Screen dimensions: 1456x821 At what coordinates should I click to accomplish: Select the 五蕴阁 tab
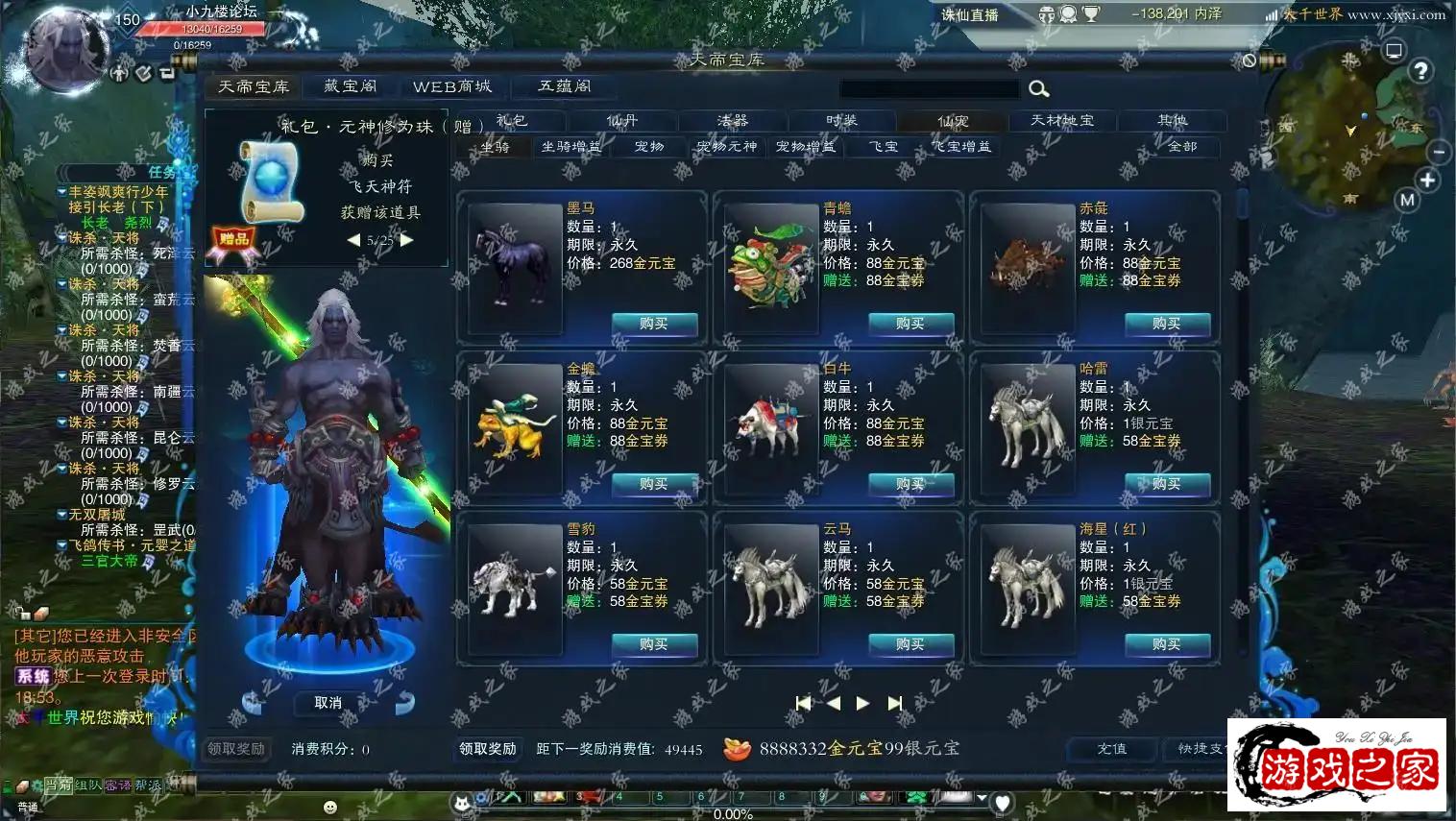(x=564, y=86)
